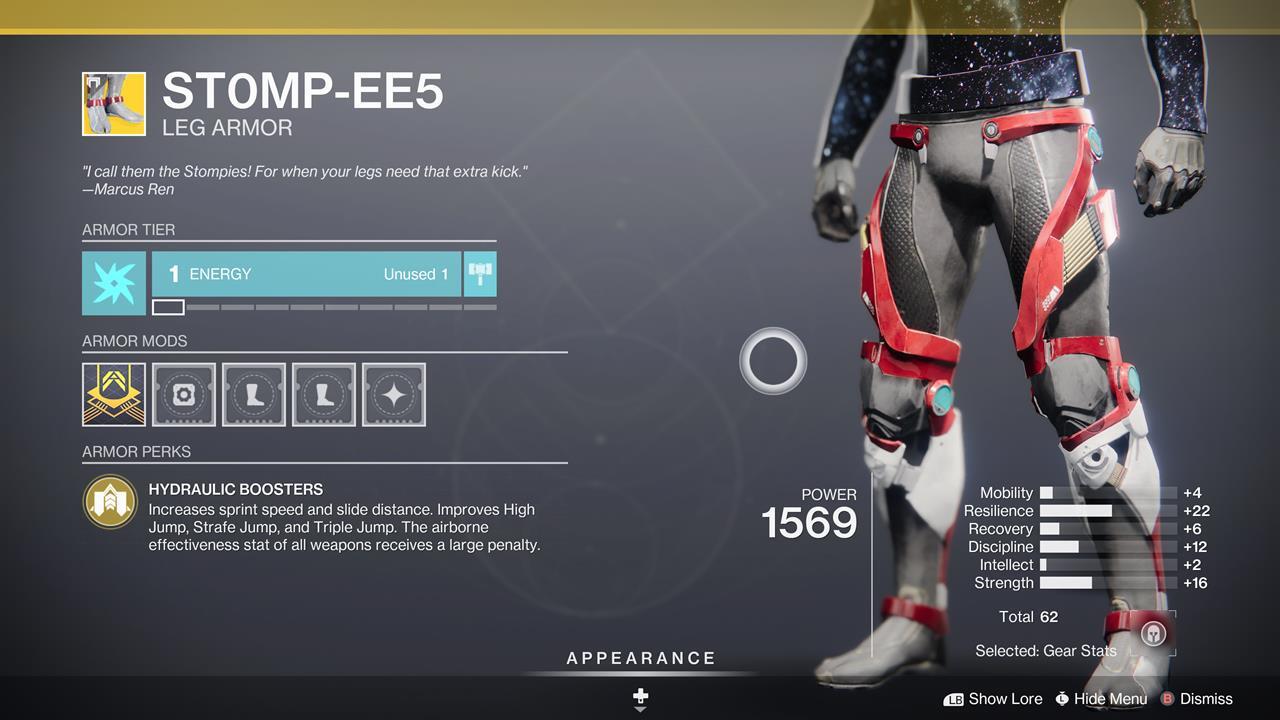The height and width of the screenshot is (720, 1280).
Task: Inspect the Hydraulic Boosters perk icon
Action: [110, 502]
